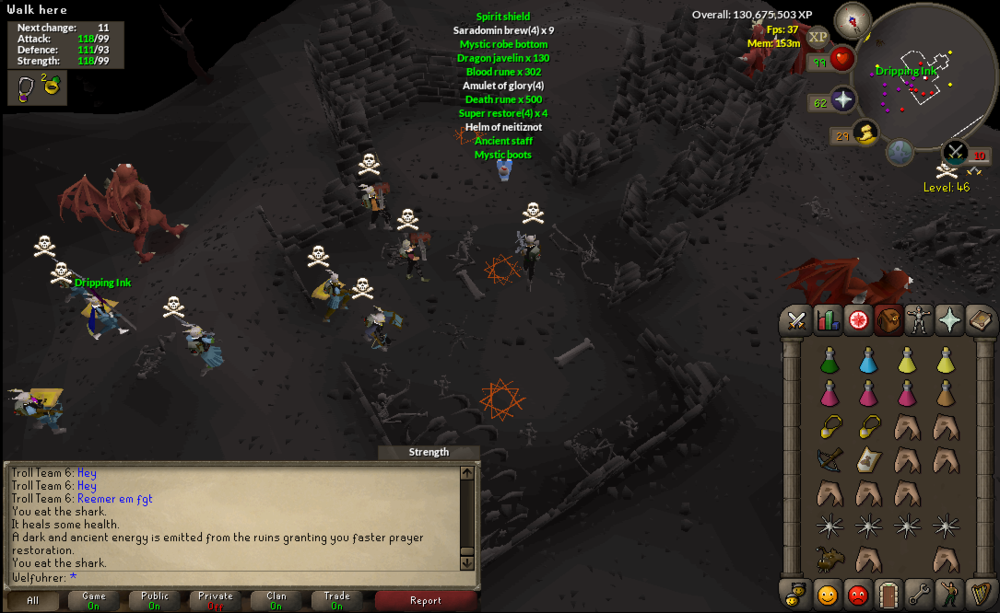This screenshot has width=1000, height=613.
Task: Toggle the XP drops button
Action: 818,37
